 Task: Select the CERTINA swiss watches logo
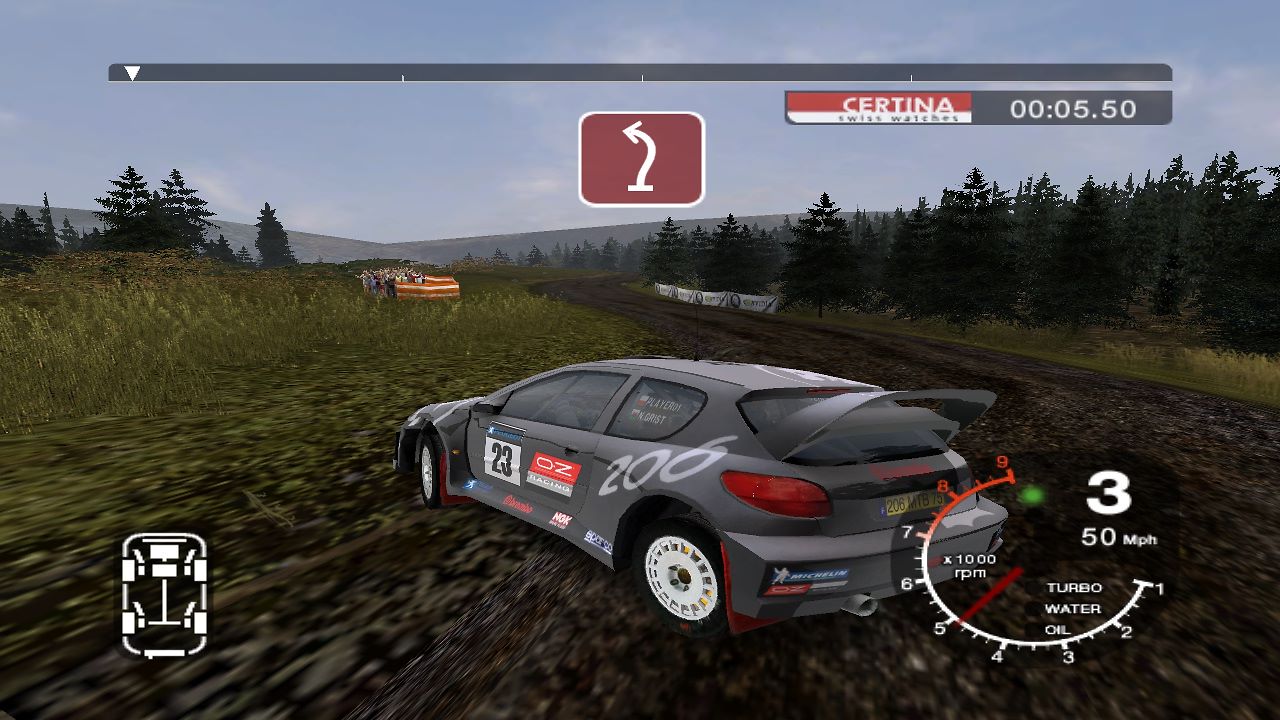tap(880, 104)
